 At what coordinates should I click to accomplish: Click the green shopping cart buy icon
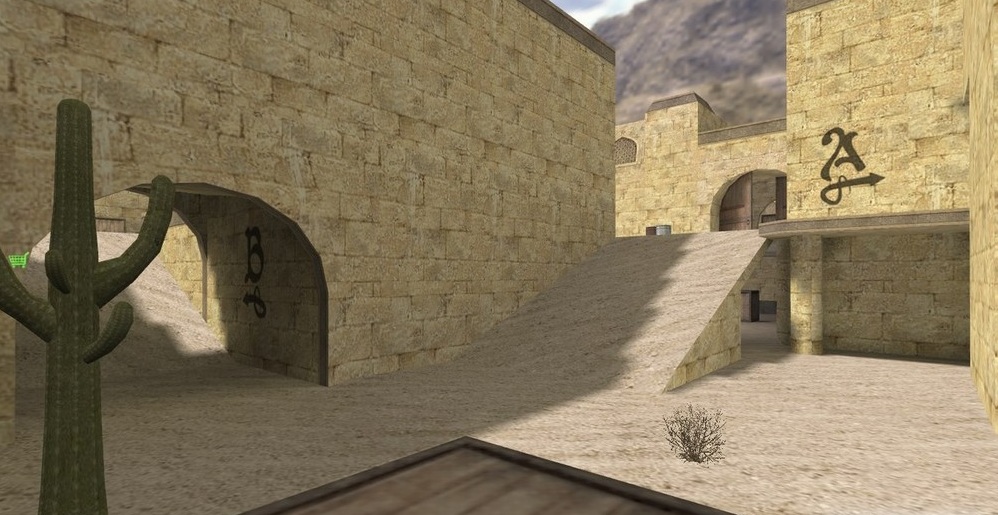17,261
